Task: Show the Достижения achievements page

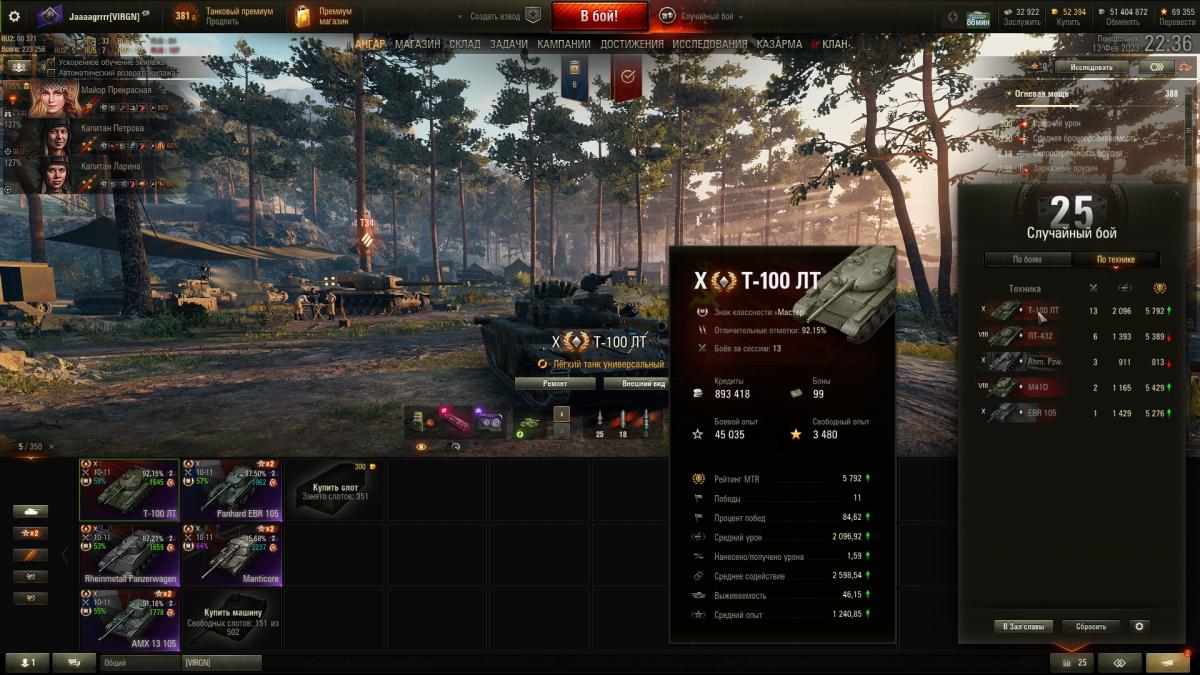Action: tap(632, 44)
